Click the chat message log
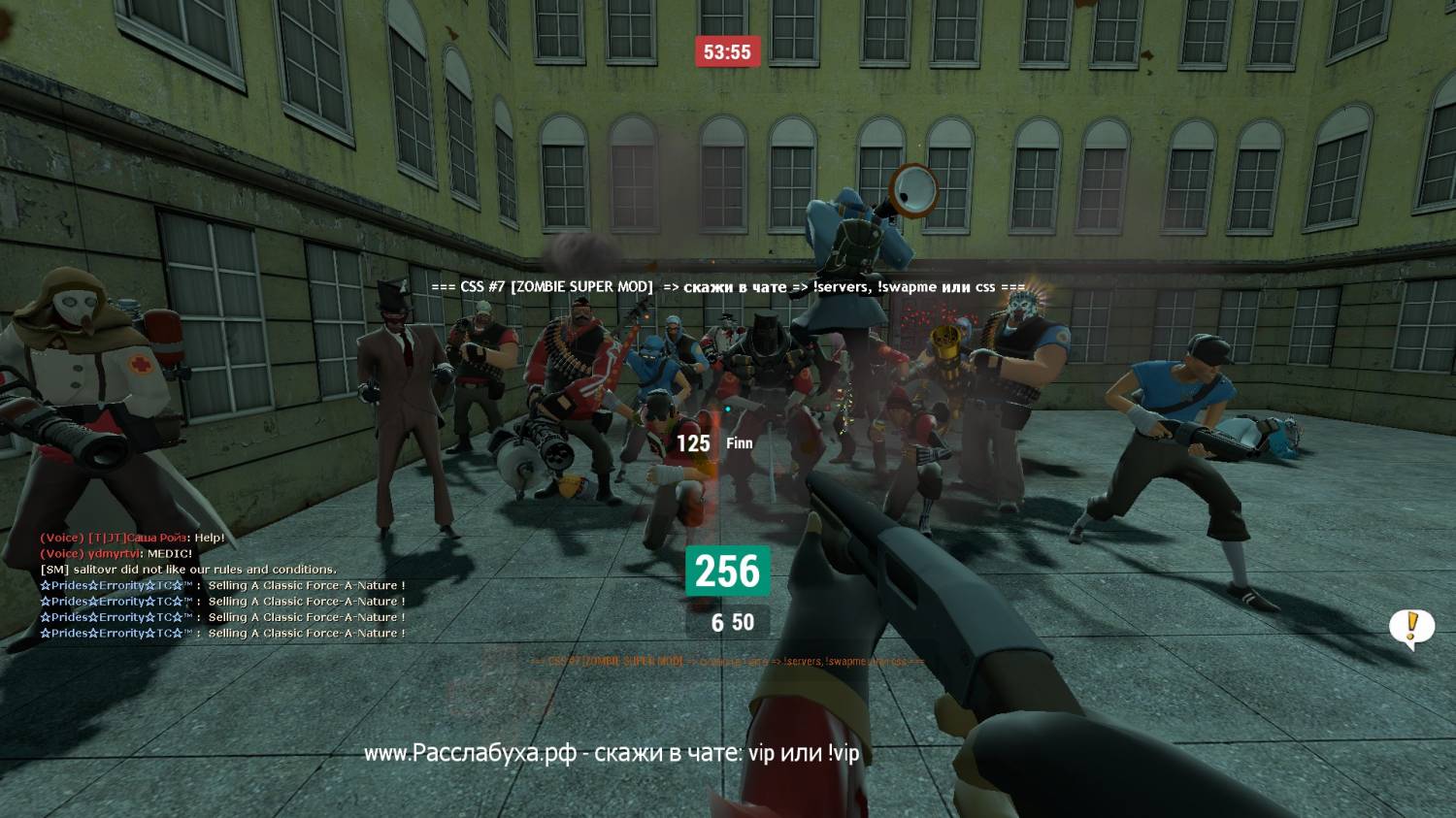Viewport: 1456px width, 818px height. click(x=222, y=586)
